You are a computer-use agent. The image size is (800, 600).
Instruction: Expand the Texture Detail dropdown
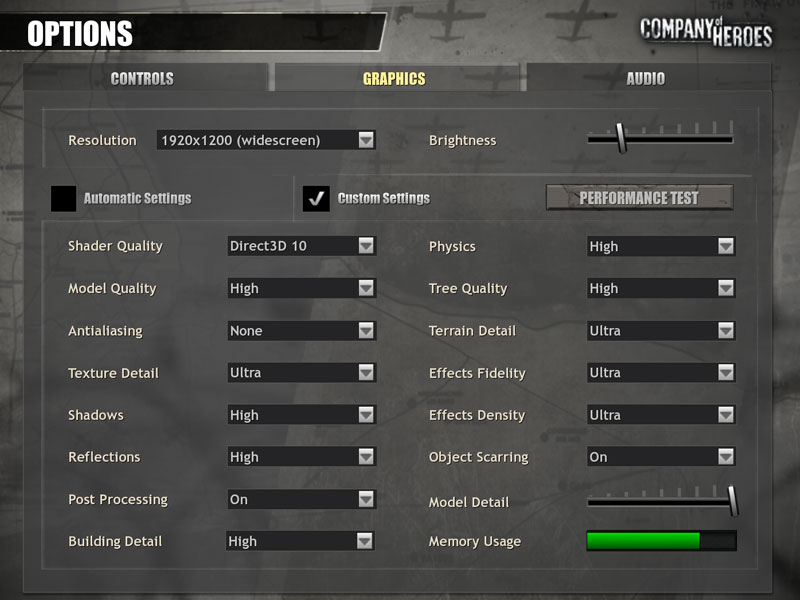pyautogui.click(x=302, y=373)
